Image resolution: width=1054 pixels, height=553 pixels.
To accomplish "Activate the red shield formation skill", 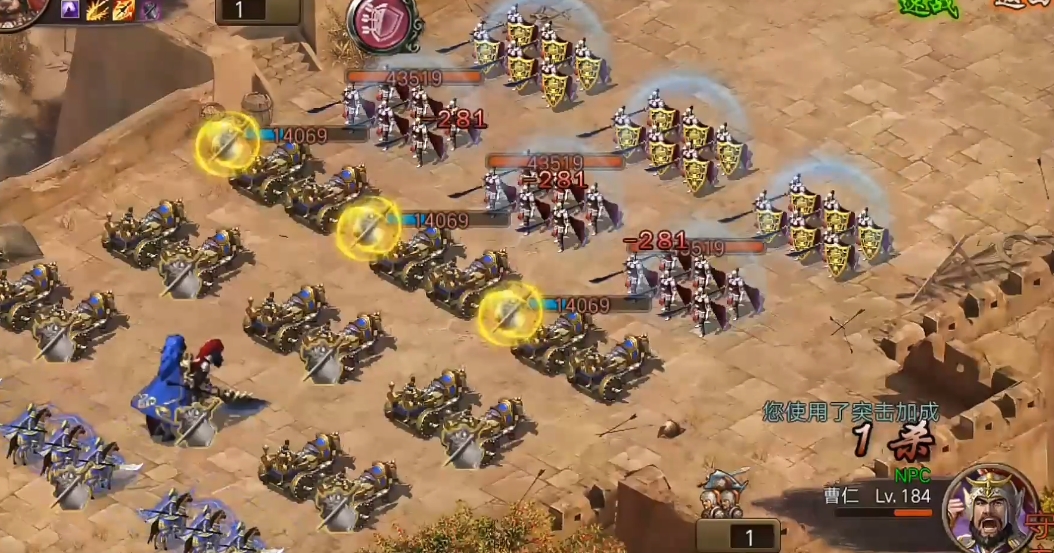I will 383,22.
